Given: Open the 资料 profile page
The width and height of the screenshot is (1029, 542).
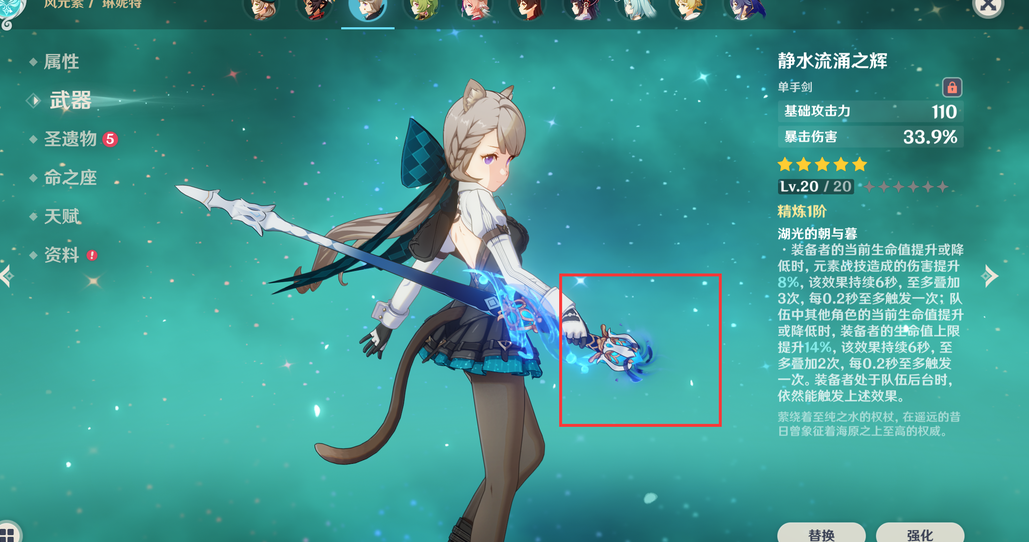Looking at the screenshot, I should pos(61,256).
